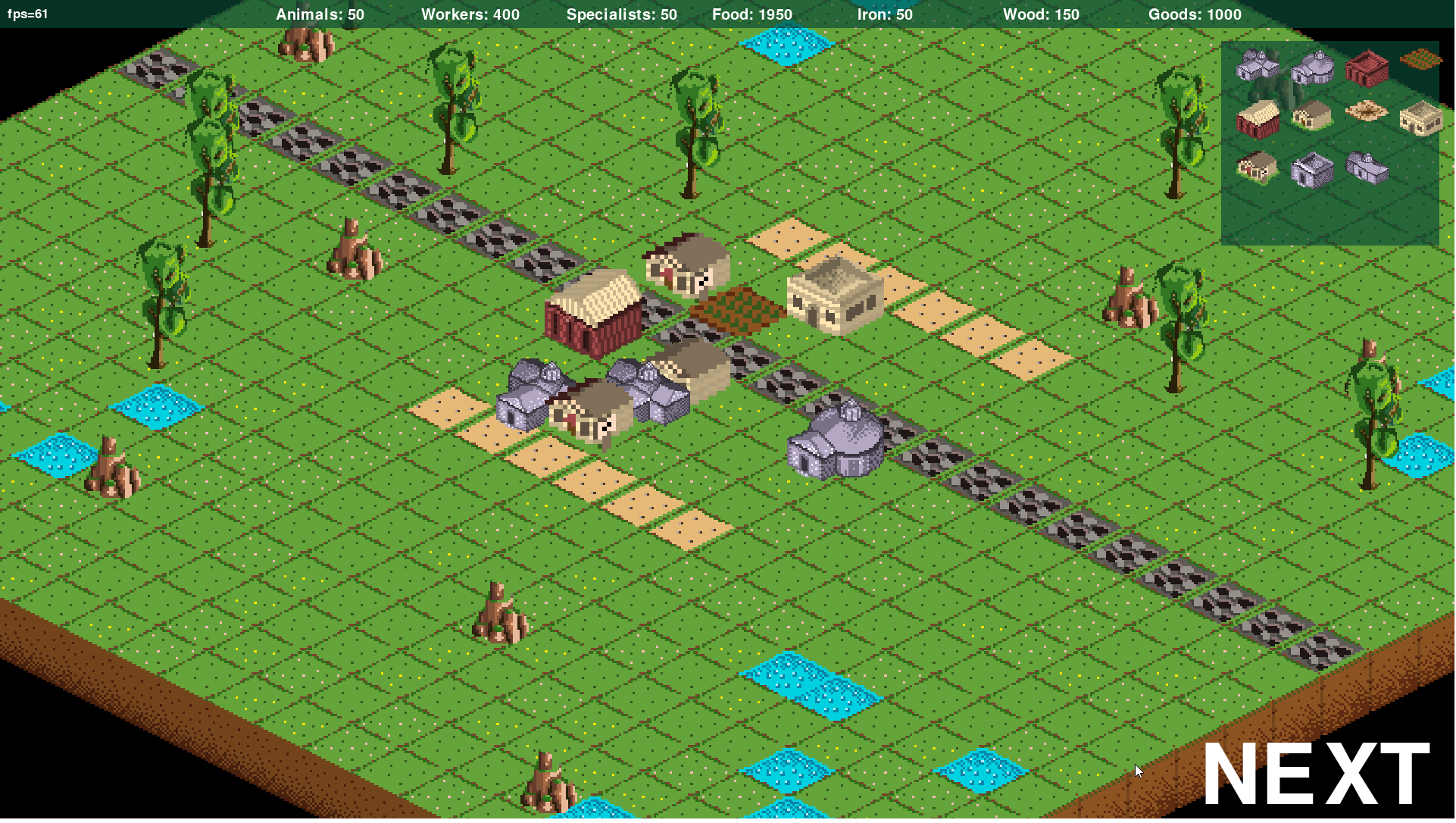Select the farm field tile icon
Image resolution: width=1456 pixels, height=823 pixels.
(1421, 58)
